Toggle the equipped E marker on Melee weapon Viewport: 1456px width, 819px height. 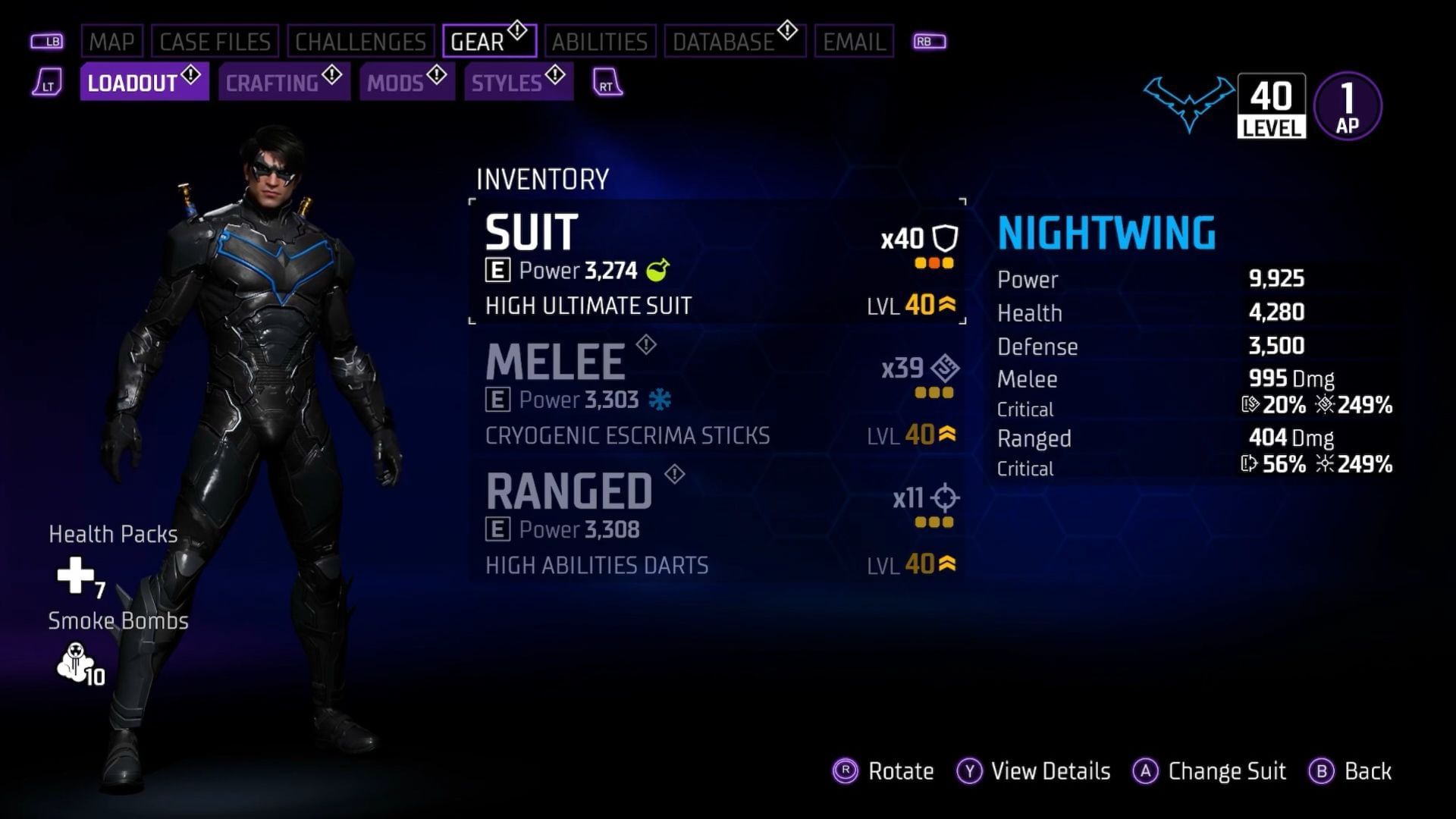click(x=500, y=399)
